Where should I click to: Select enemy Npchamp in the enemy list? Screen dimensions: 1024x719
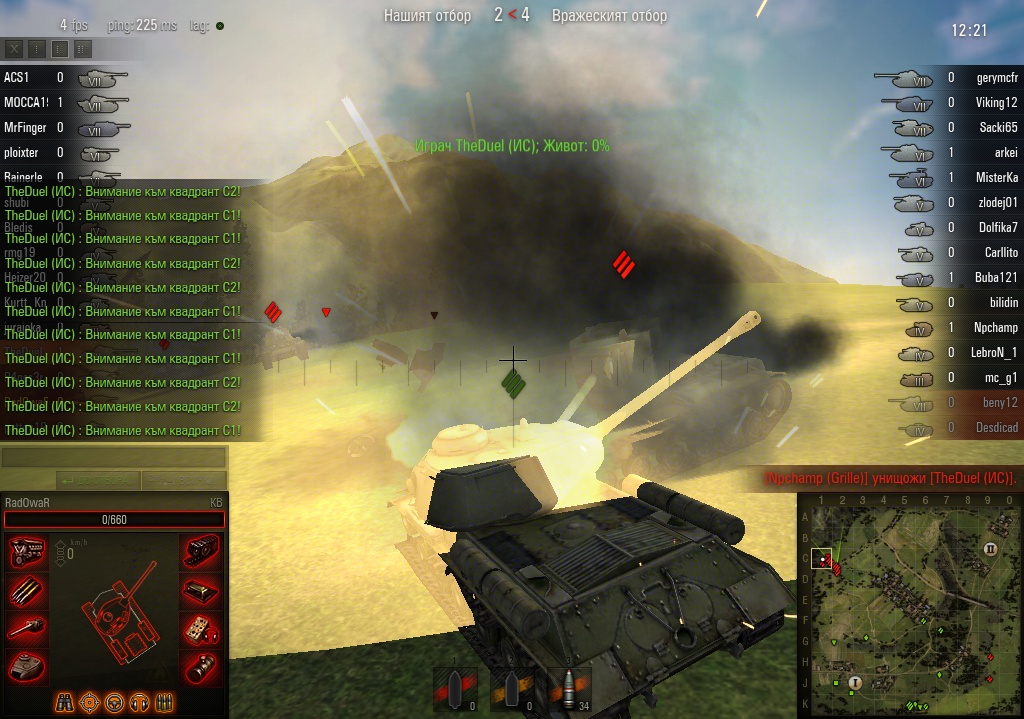(x=995, y=327)
